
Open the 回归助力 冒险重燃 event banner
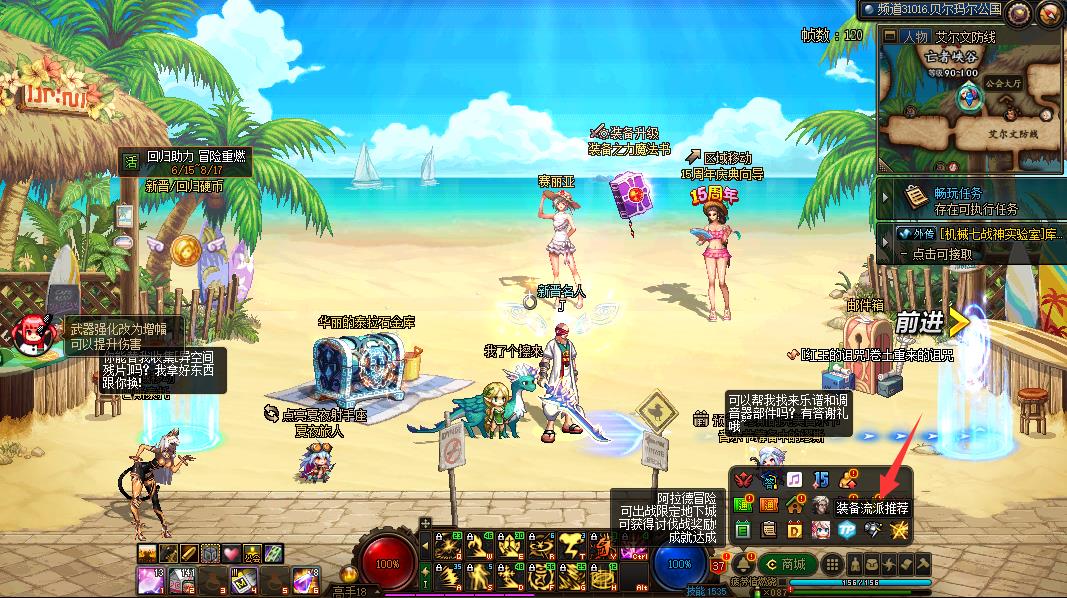coord(195,156)
